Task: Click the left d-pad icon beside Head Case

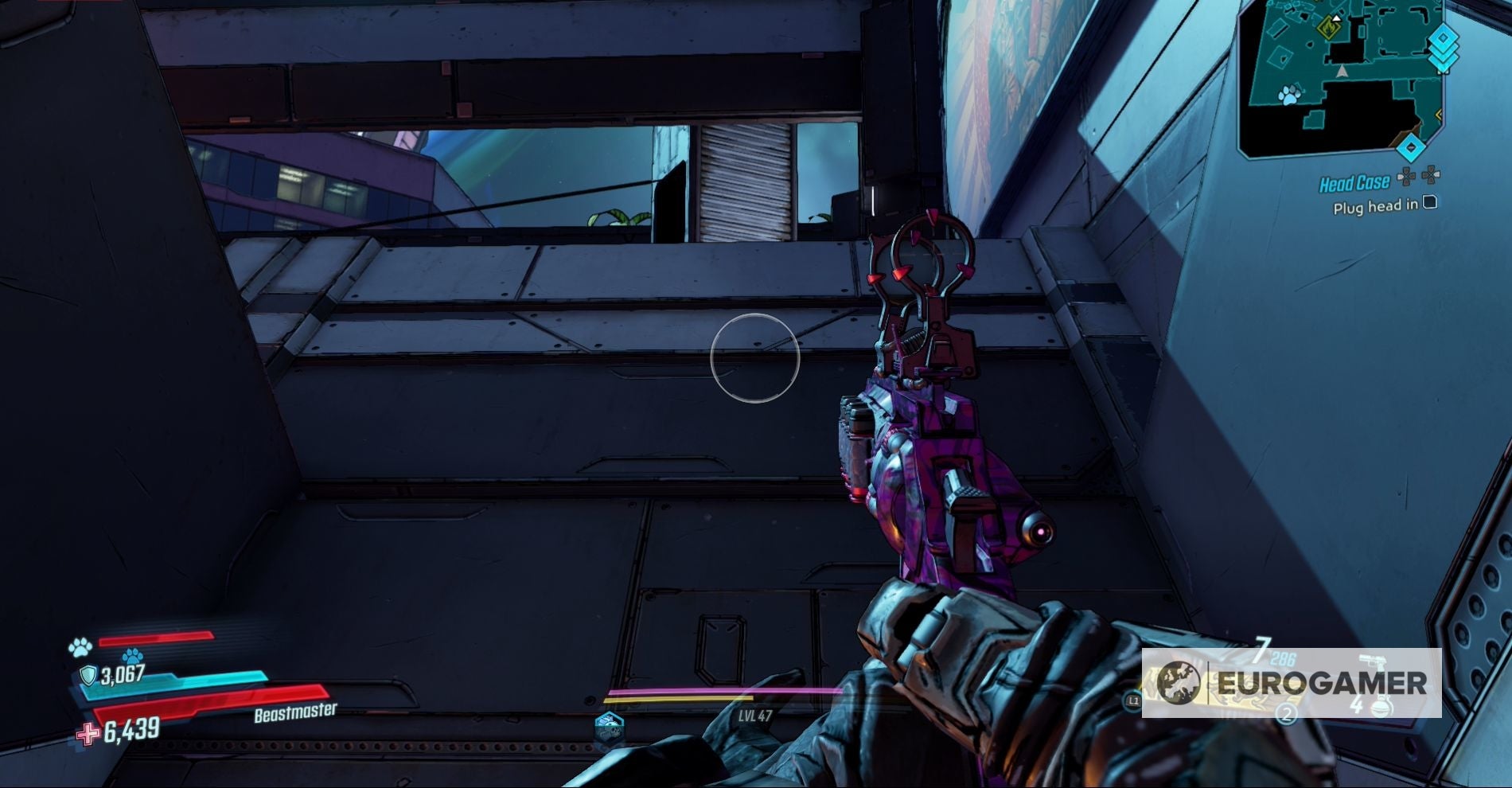Action: [x=1406, y=176]
